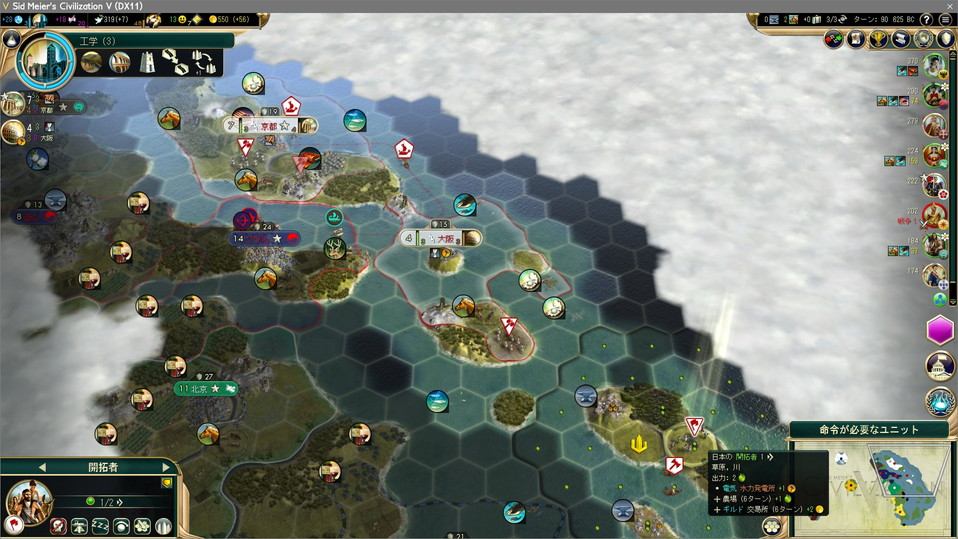Viewport: 958px width, 539px height.
Task: Open the scroll advisor overview icon
Action: (x=857, y=39)
